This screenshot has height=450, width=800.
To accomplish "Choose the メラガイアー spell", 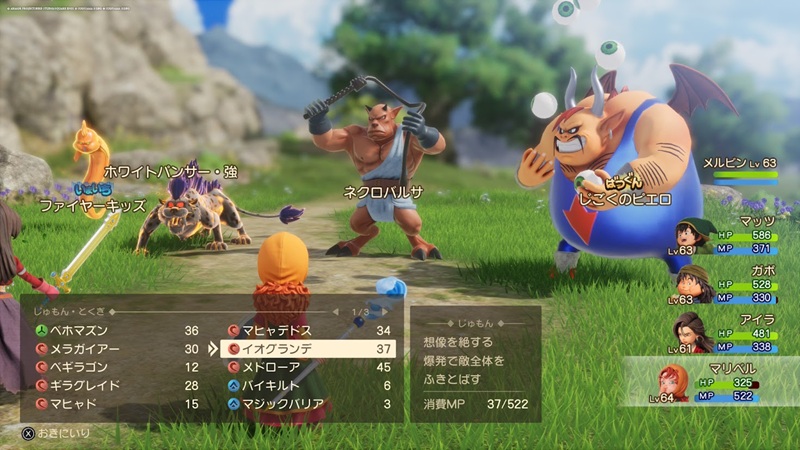I will pos(84,349).
